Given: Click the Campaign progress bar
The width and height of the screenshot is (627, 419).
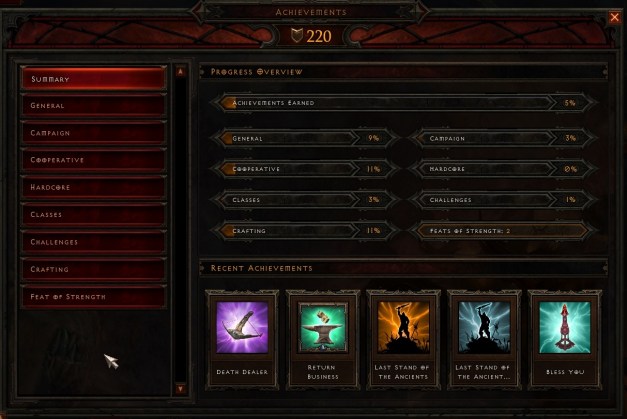Looking at the screenshot, I should (498, 138).
